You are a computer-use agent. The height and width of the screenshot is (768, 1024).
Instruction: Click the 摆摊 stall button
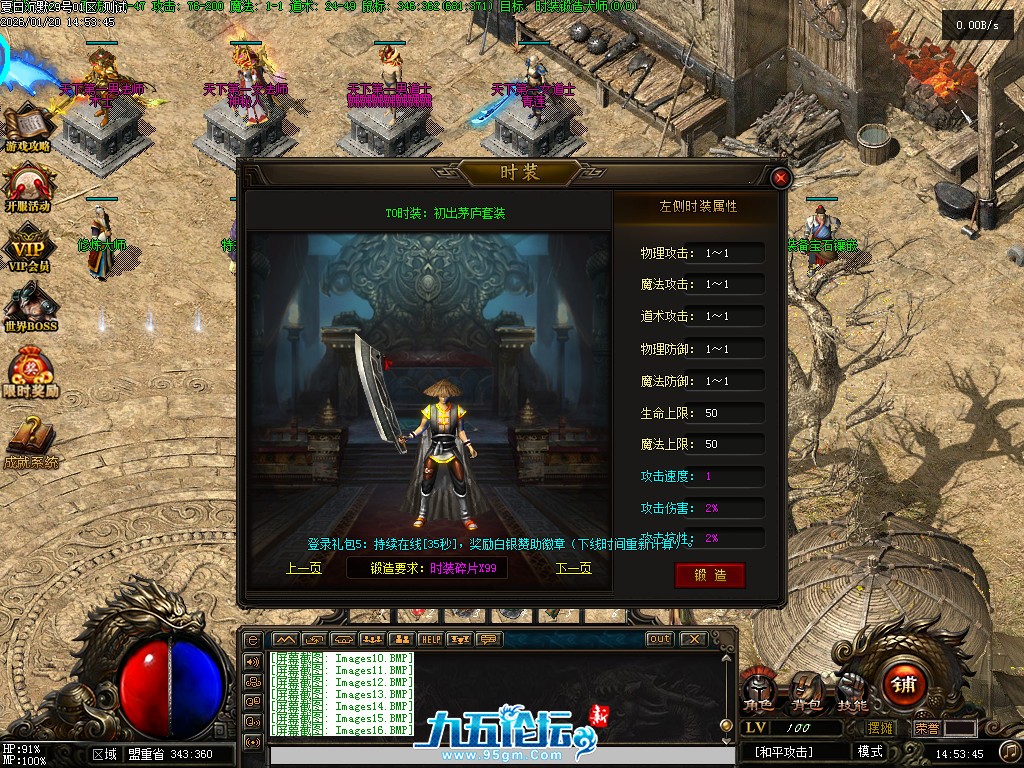tap(880, 728)
